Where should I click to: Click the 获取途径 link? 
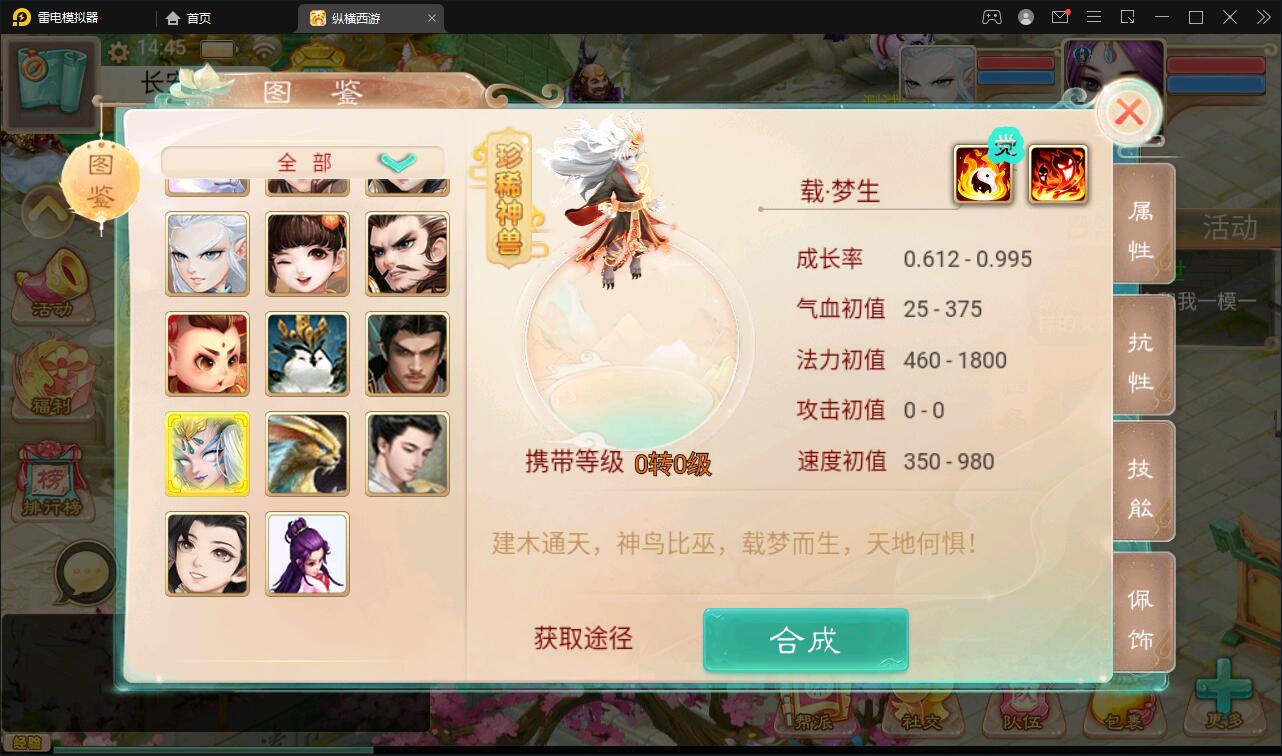[581, 639]
